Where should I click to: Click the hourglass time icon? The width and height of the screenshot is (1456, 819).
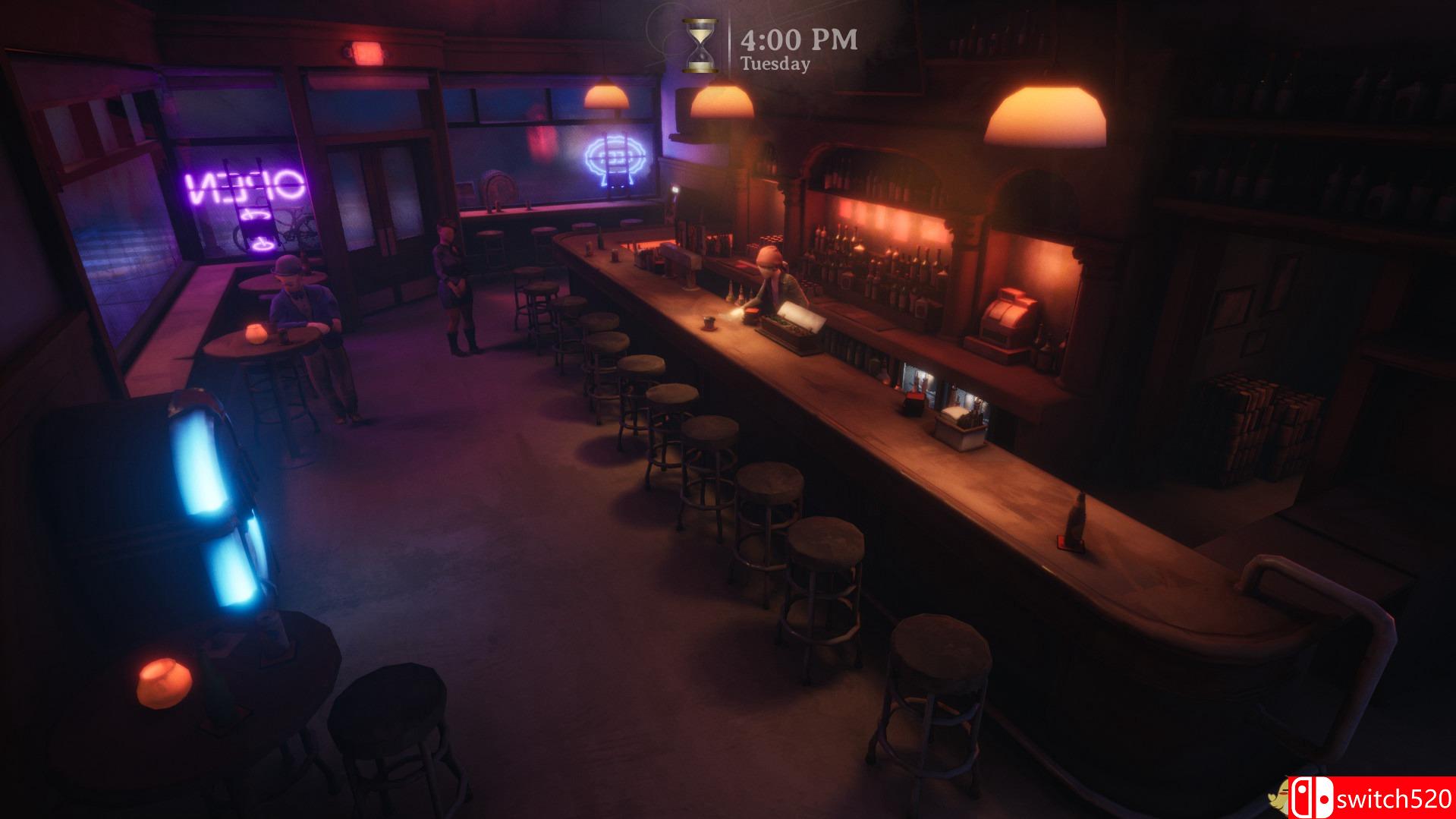pos(699,47)
